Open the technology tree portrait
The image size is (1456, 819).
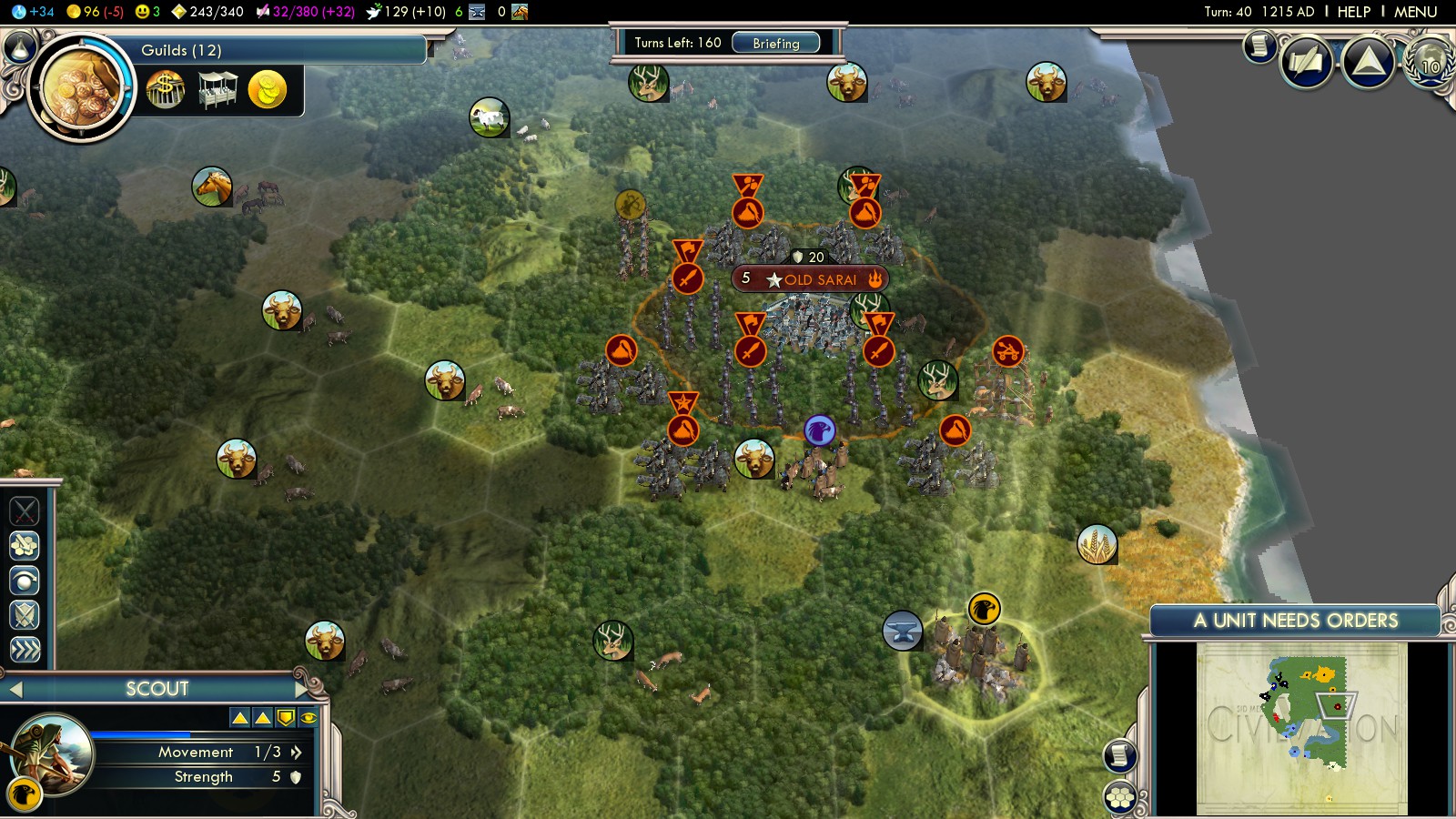pyautogui.click(x=80, y=88)
